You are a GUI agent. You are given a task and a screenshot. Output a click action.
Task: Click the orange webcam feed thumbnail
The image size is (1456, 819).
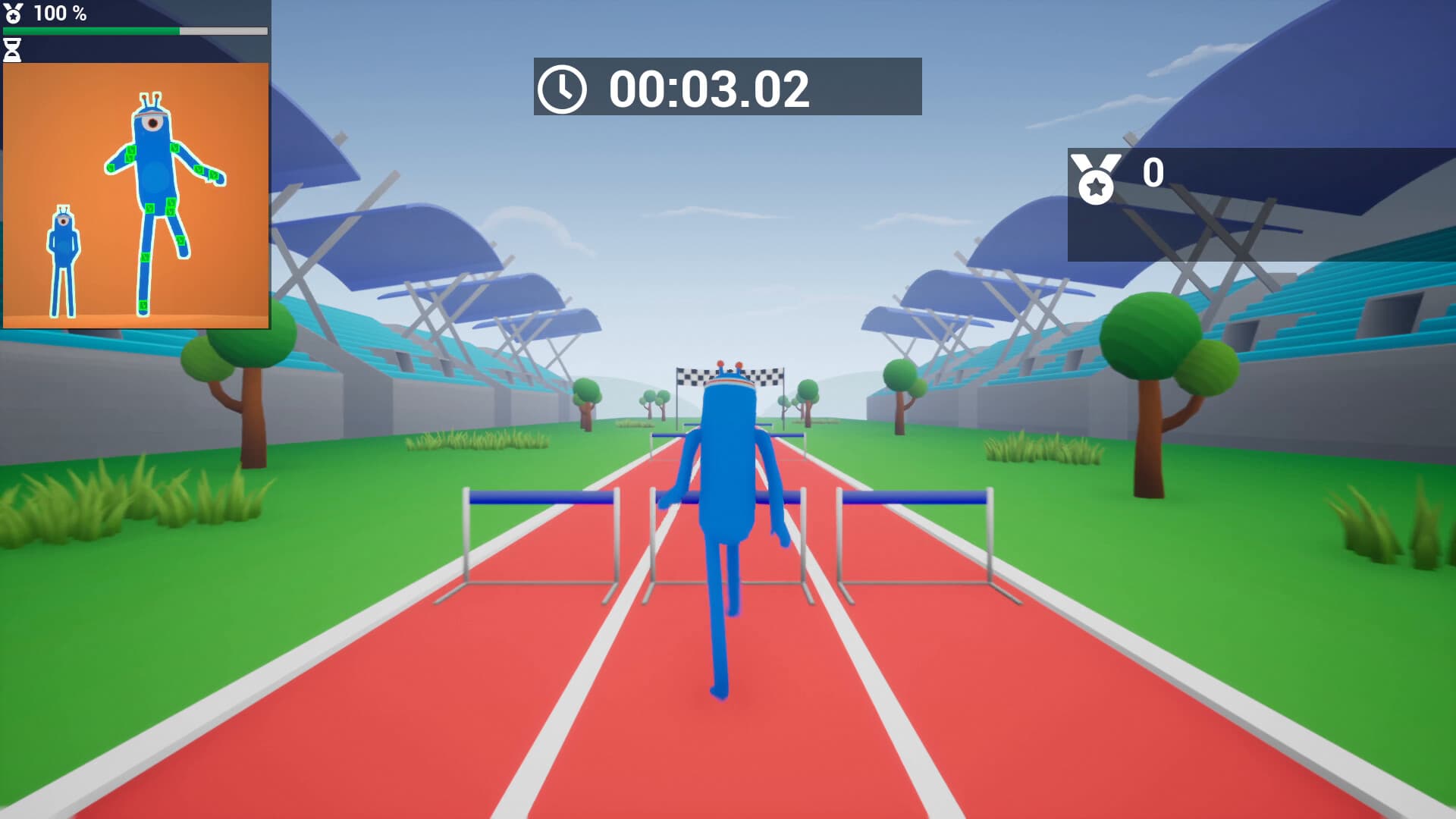click(x=136, y=195)
